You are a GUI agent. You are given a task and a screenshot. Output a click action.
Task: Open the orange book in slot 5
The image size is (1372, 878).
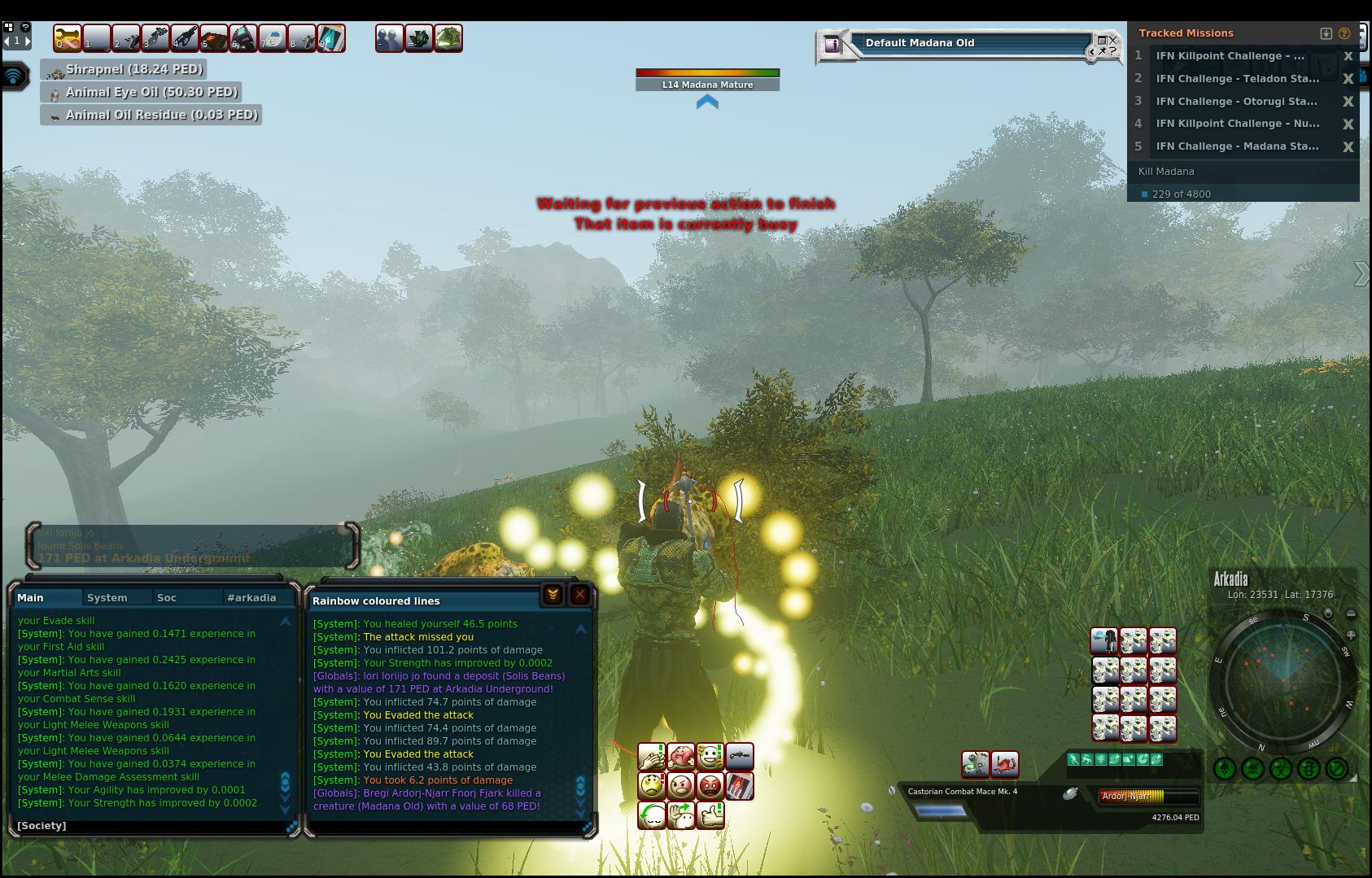point(214,38)
